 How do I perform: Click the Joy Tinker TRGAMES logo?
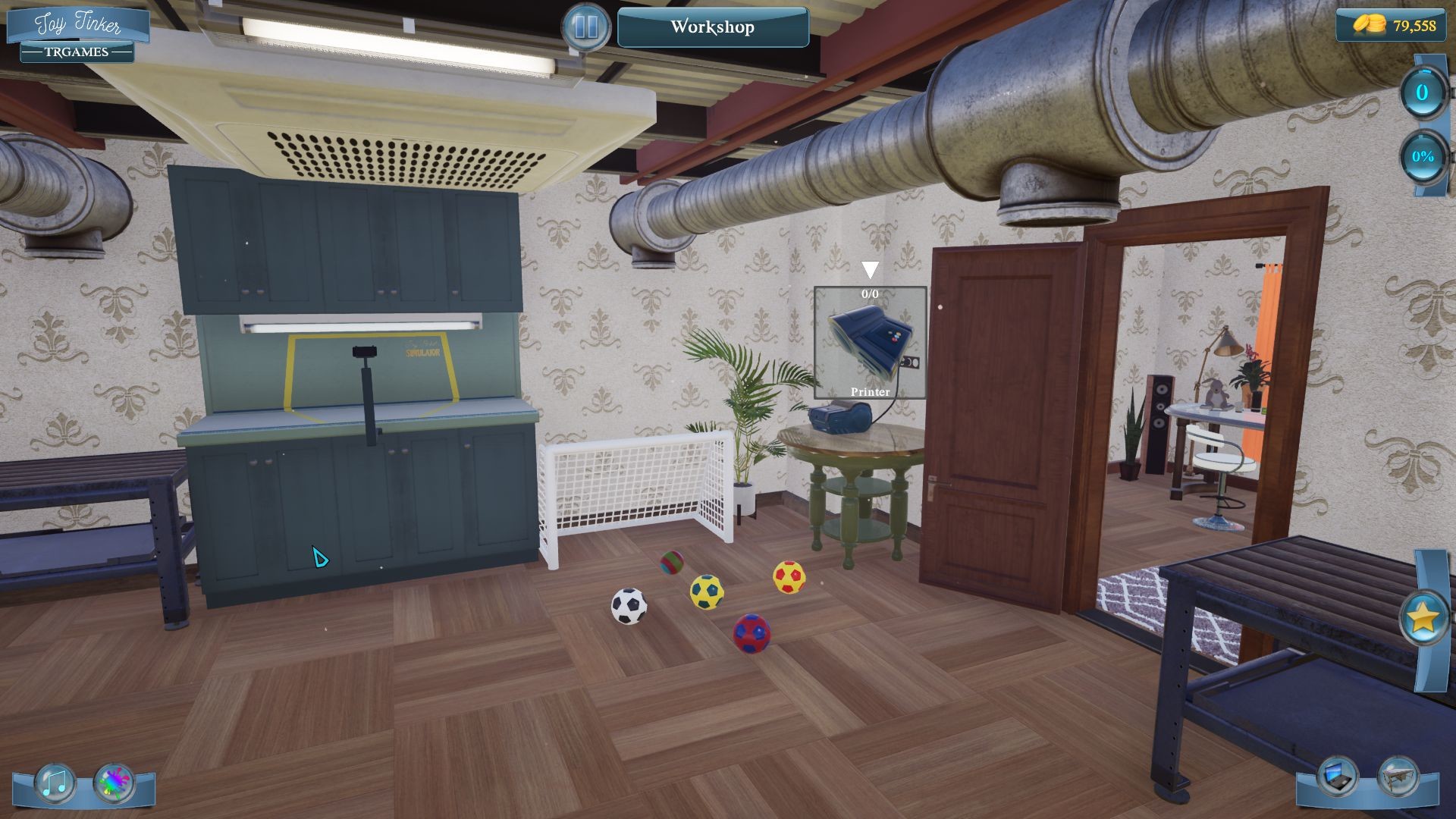coord(76,35)
